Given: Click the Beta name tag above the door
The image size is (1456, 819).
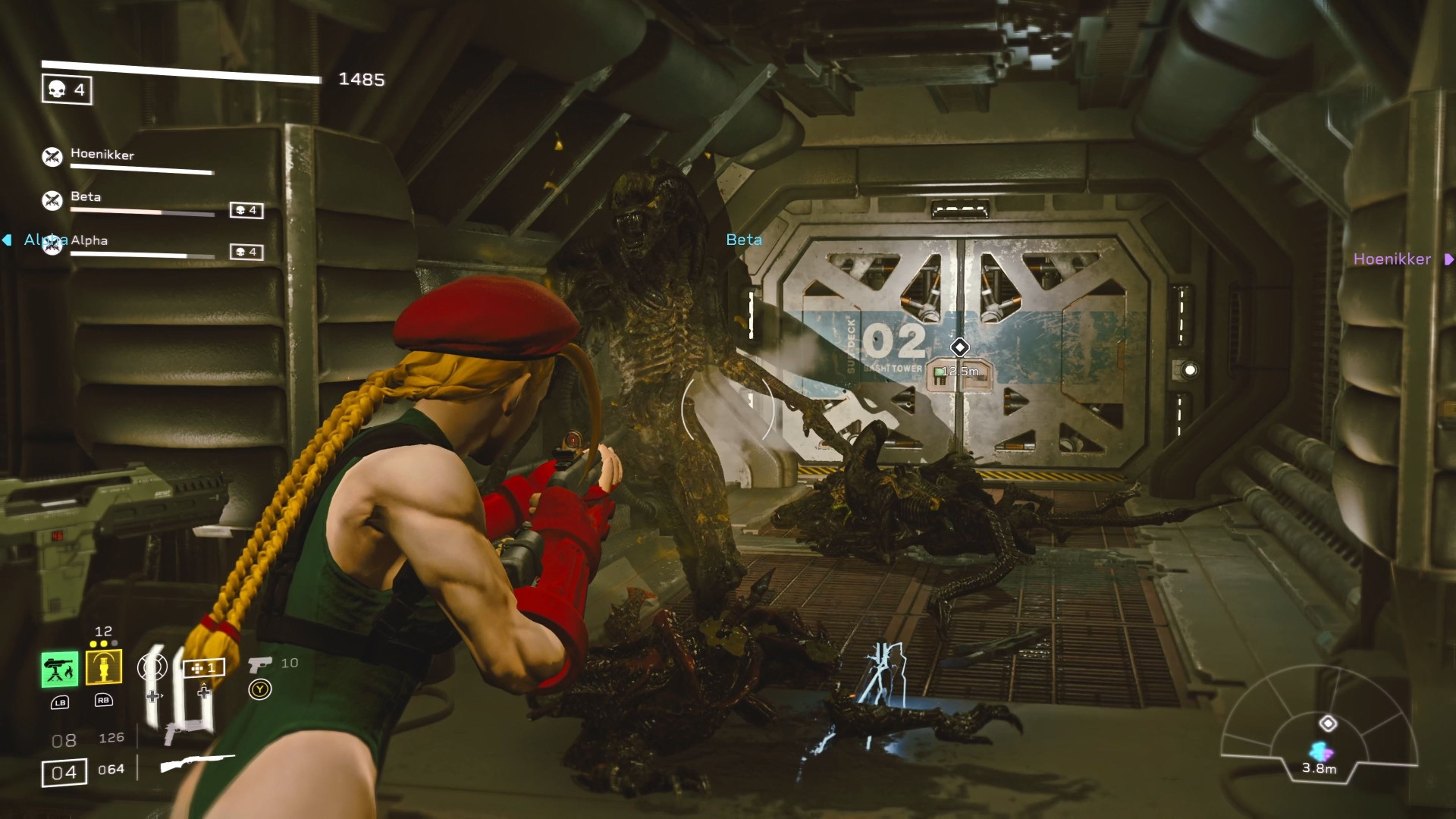Looking at the screenshot, I should [x=744, y=240].
